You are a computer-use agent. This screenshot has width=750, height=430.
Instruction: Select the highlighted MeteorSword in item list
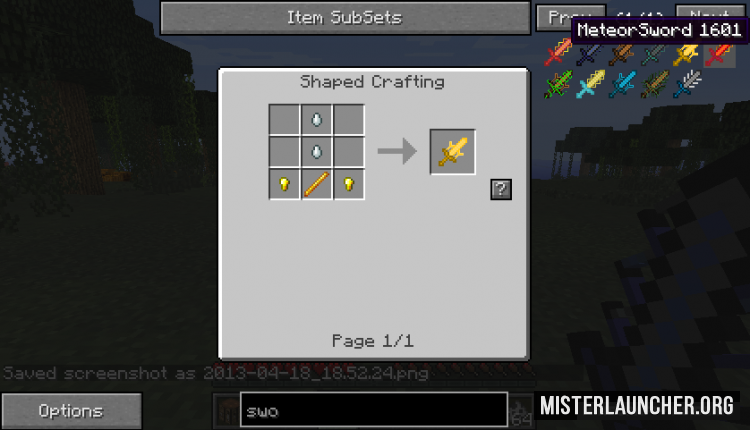tap(718, 55)
